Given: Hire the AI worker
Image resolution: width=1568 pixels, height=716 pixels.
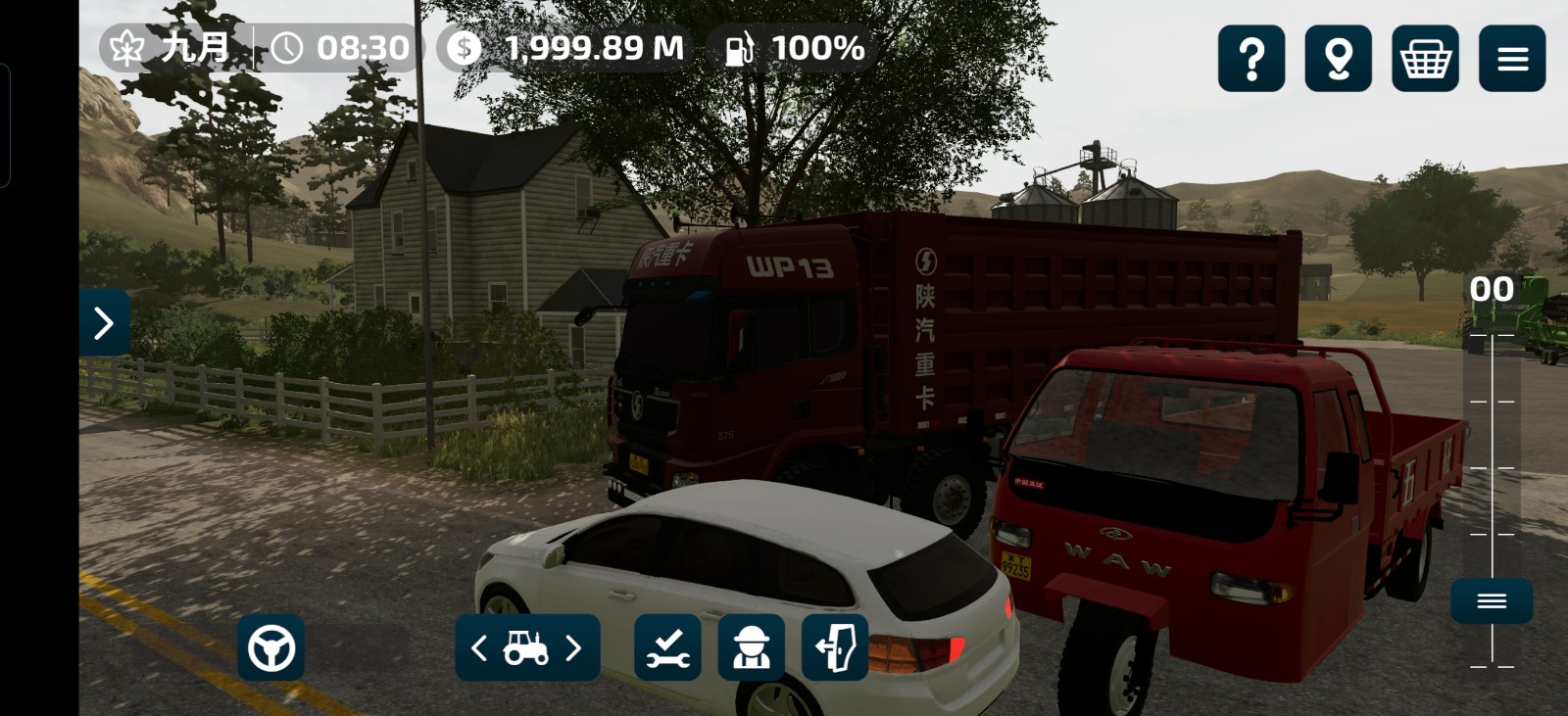Looking at the screenshot, I should point(752,647).
